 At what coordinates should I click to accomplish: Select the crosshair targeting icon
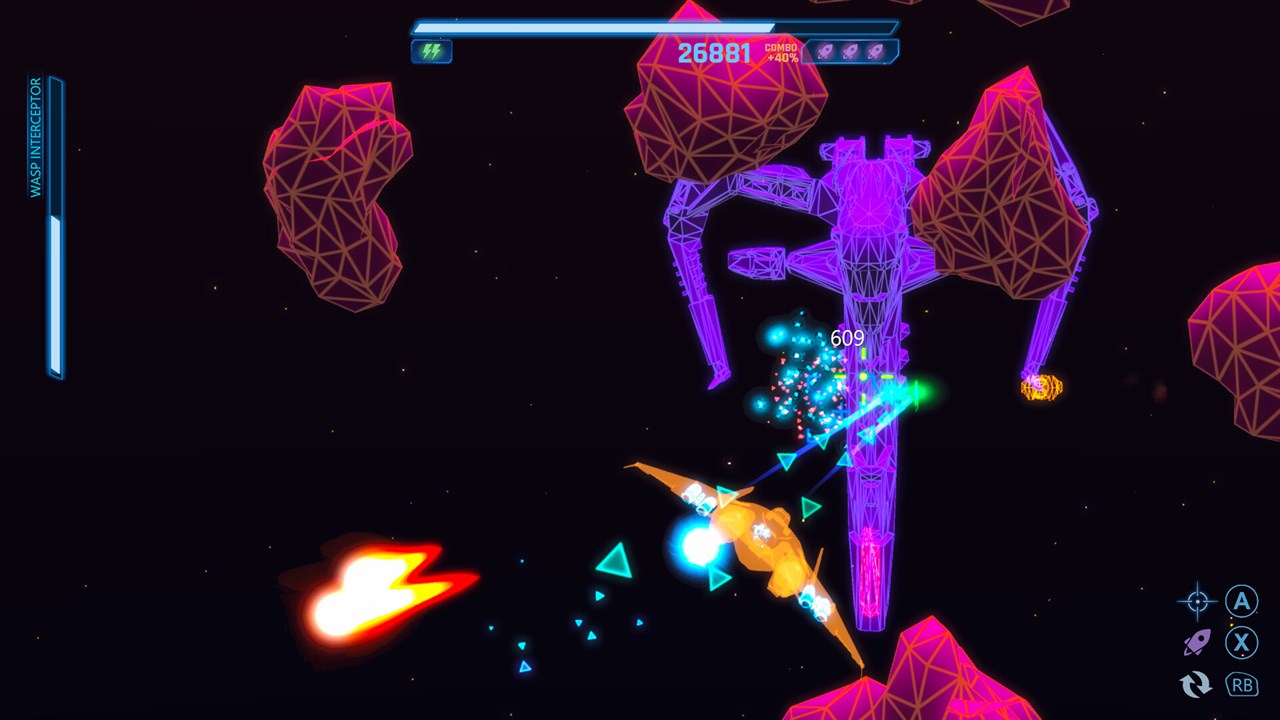(1197, 601)
